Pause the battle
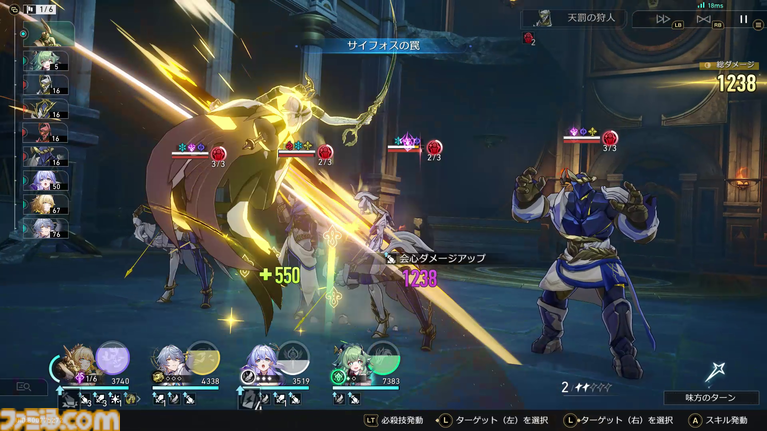This screenshot has height=431, width=767. pos(743,19)
